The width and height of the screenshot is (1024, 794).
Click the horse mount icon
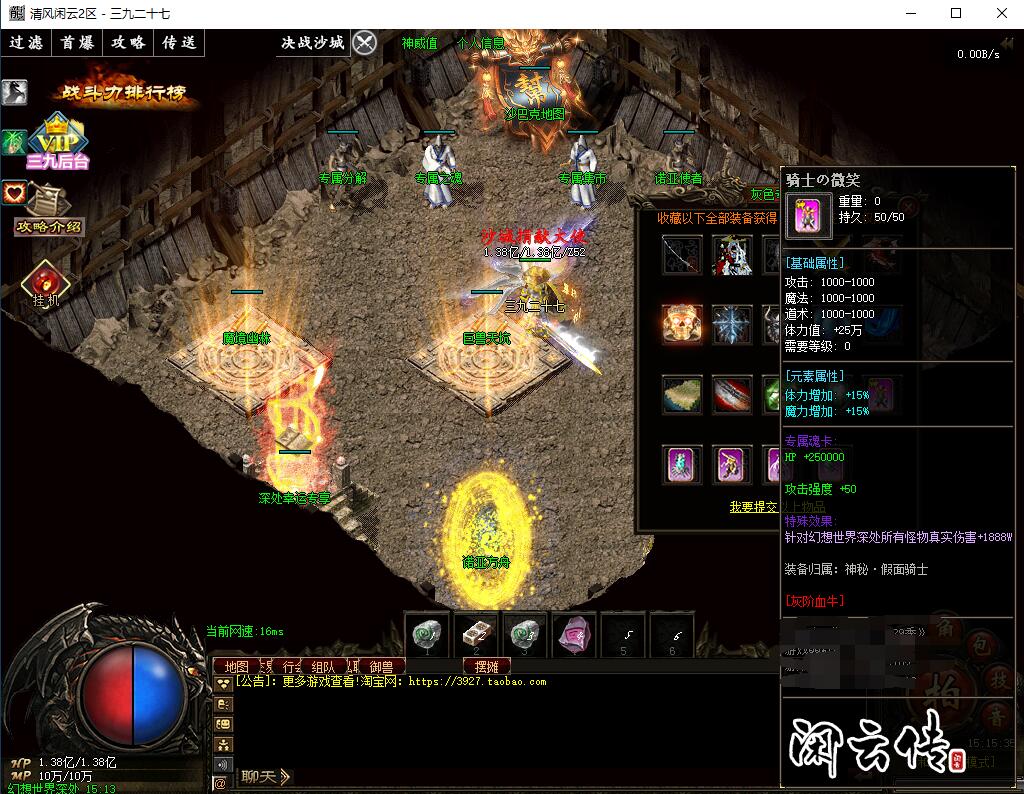[x=14, y=92]
